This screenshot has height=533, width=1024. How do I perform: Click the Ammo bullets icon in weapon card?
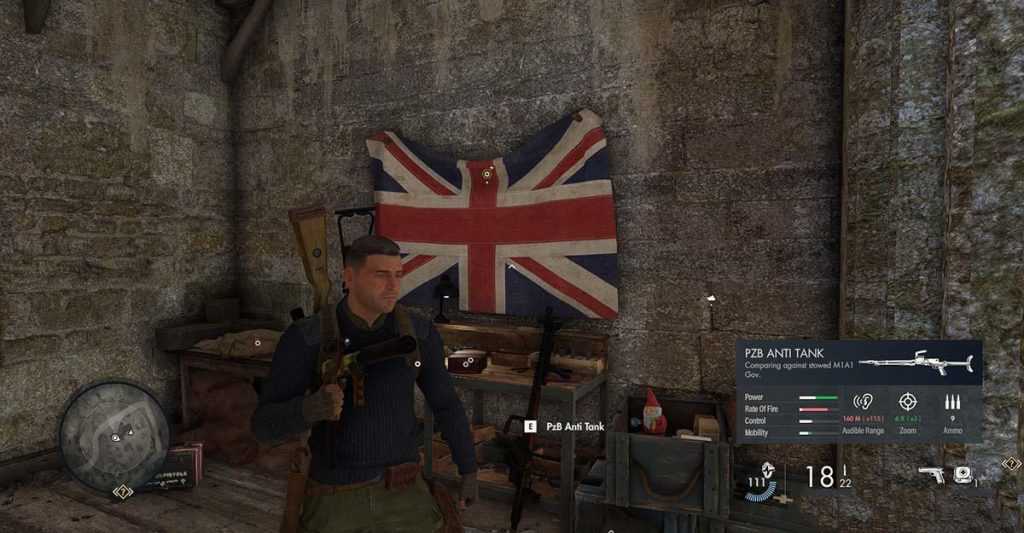[x=951, y=401]
